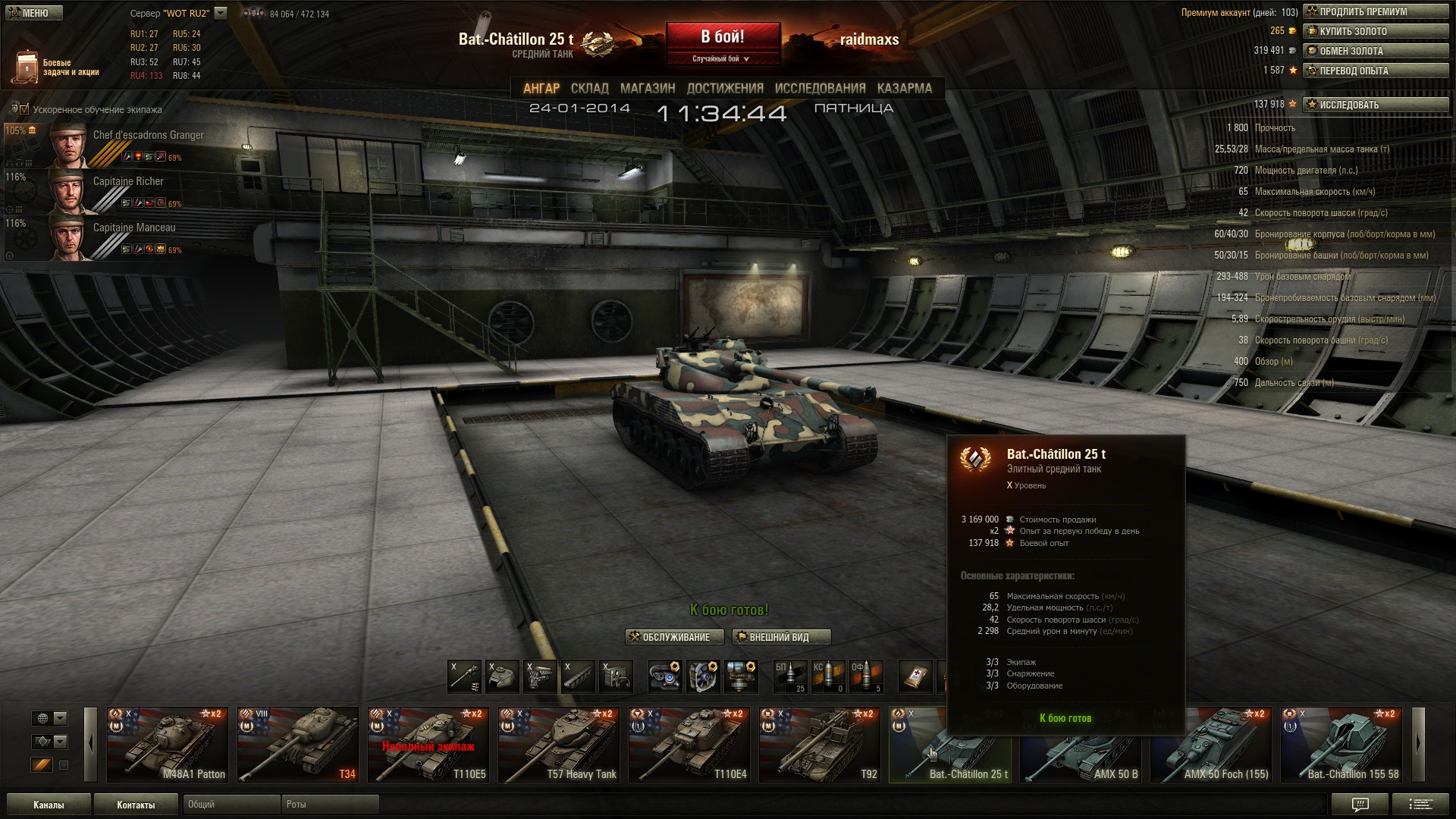Switch to the Магазин tab

click(647, 89)
